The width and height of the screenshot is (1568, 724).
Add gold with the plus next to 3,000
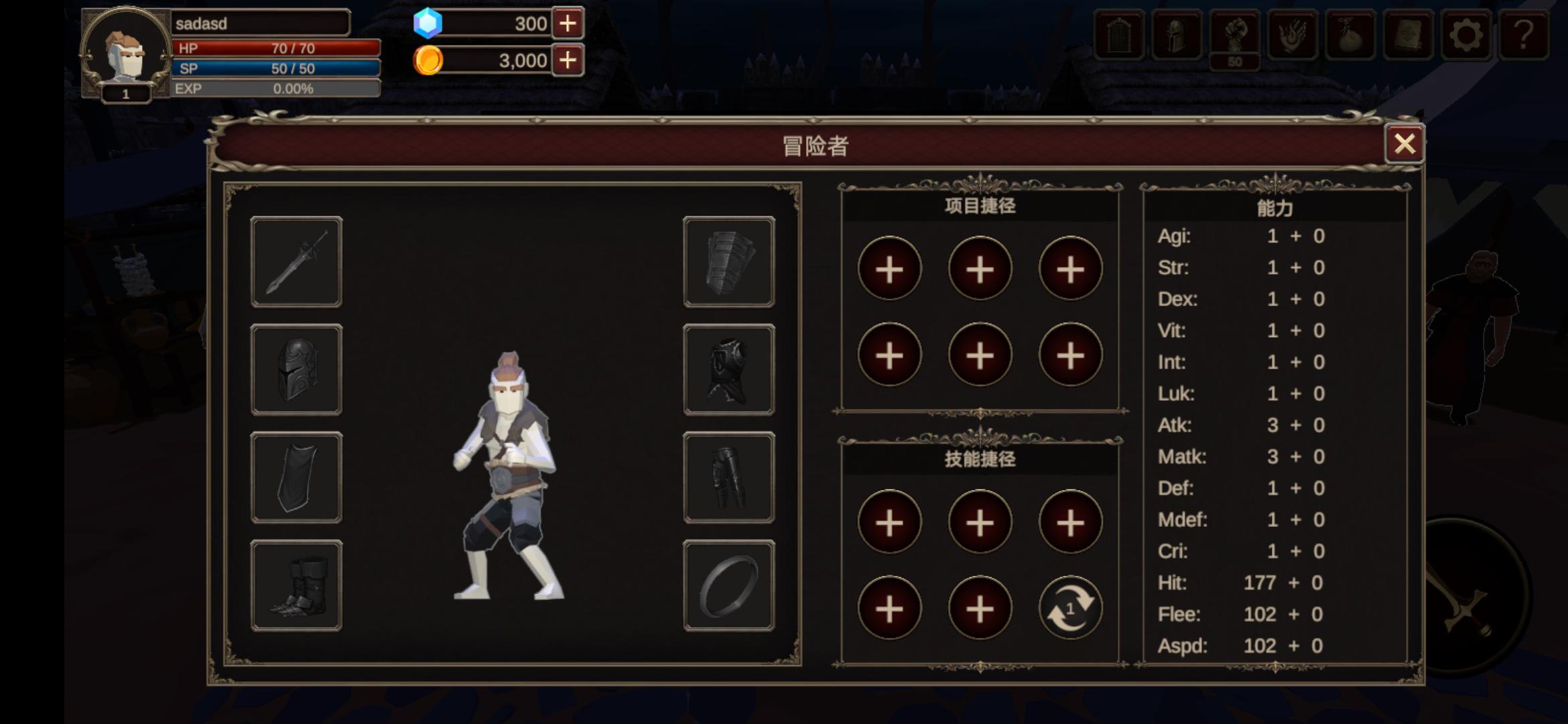567,60
